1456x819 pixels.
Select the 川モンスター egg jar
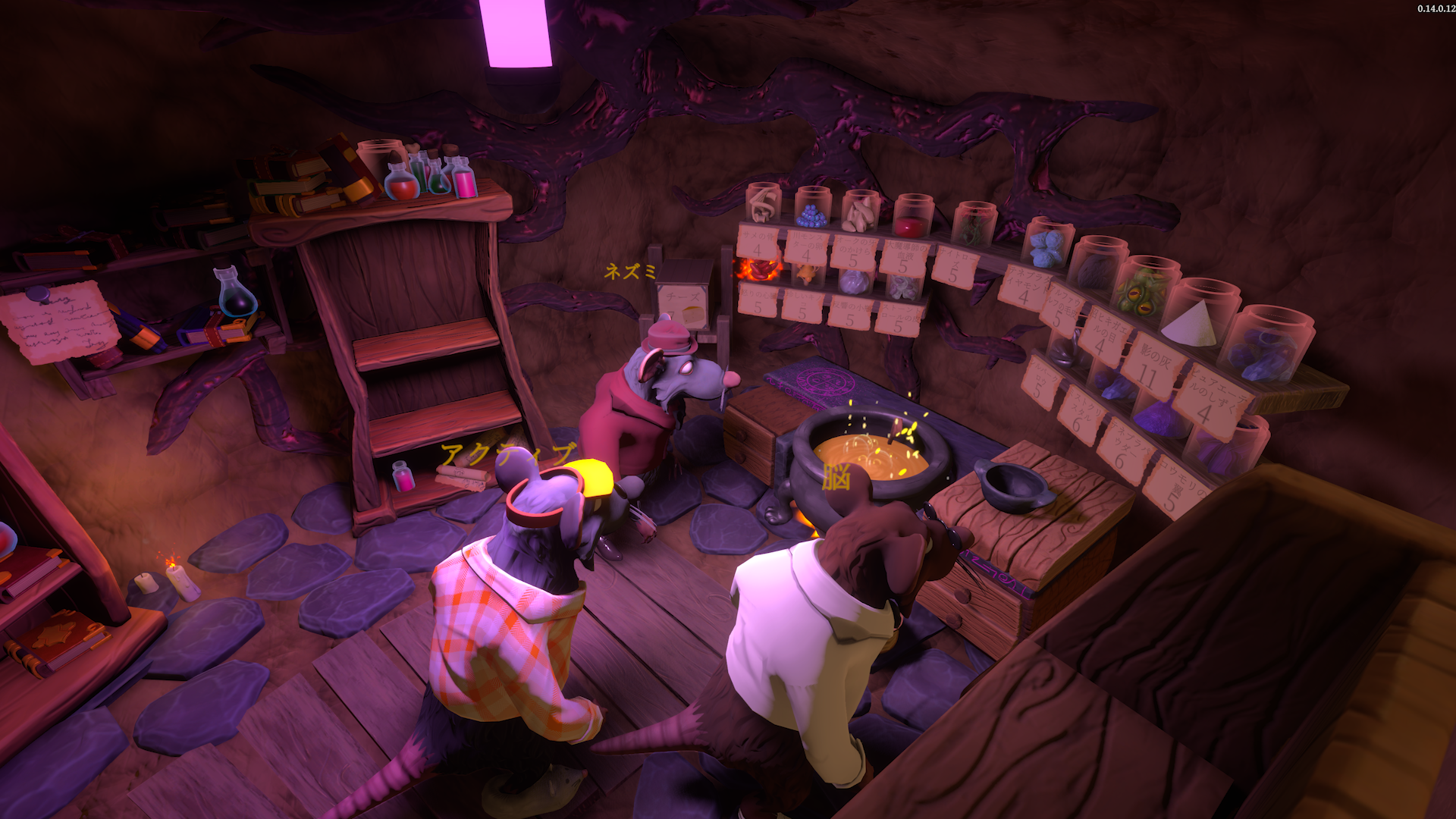811,215
